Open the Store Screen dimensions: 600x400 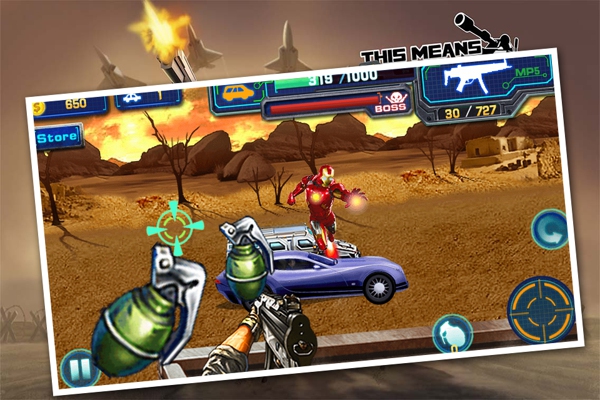[57, 138]
